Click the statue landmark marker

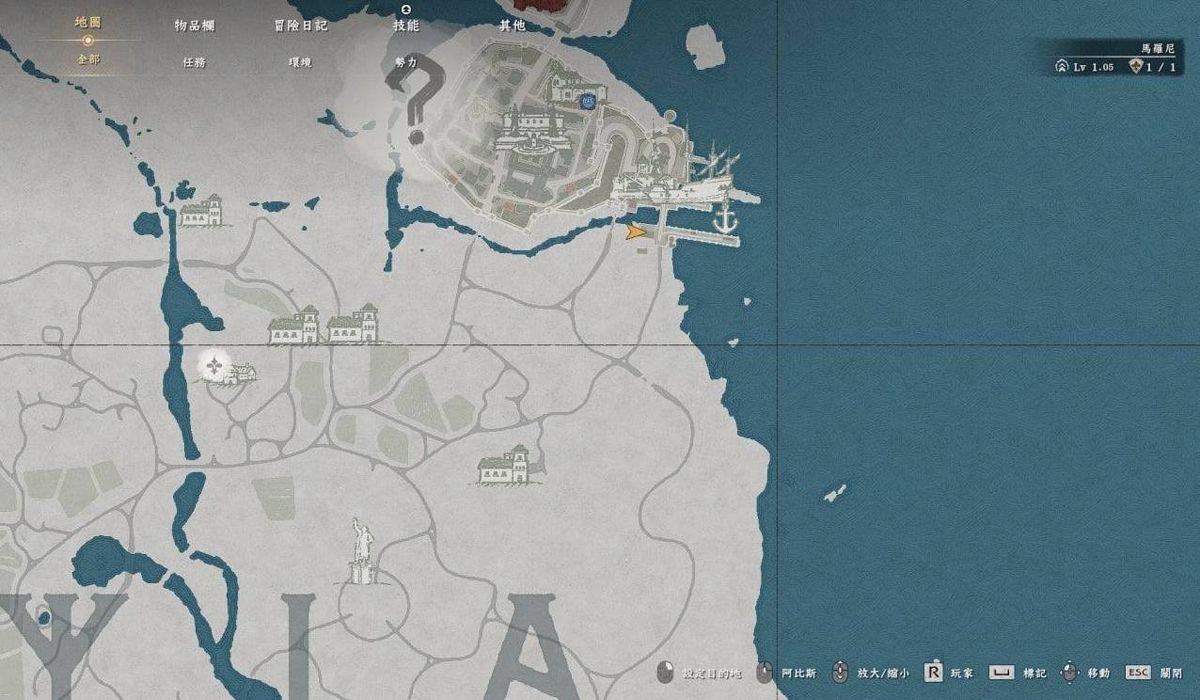pos(362,551)
